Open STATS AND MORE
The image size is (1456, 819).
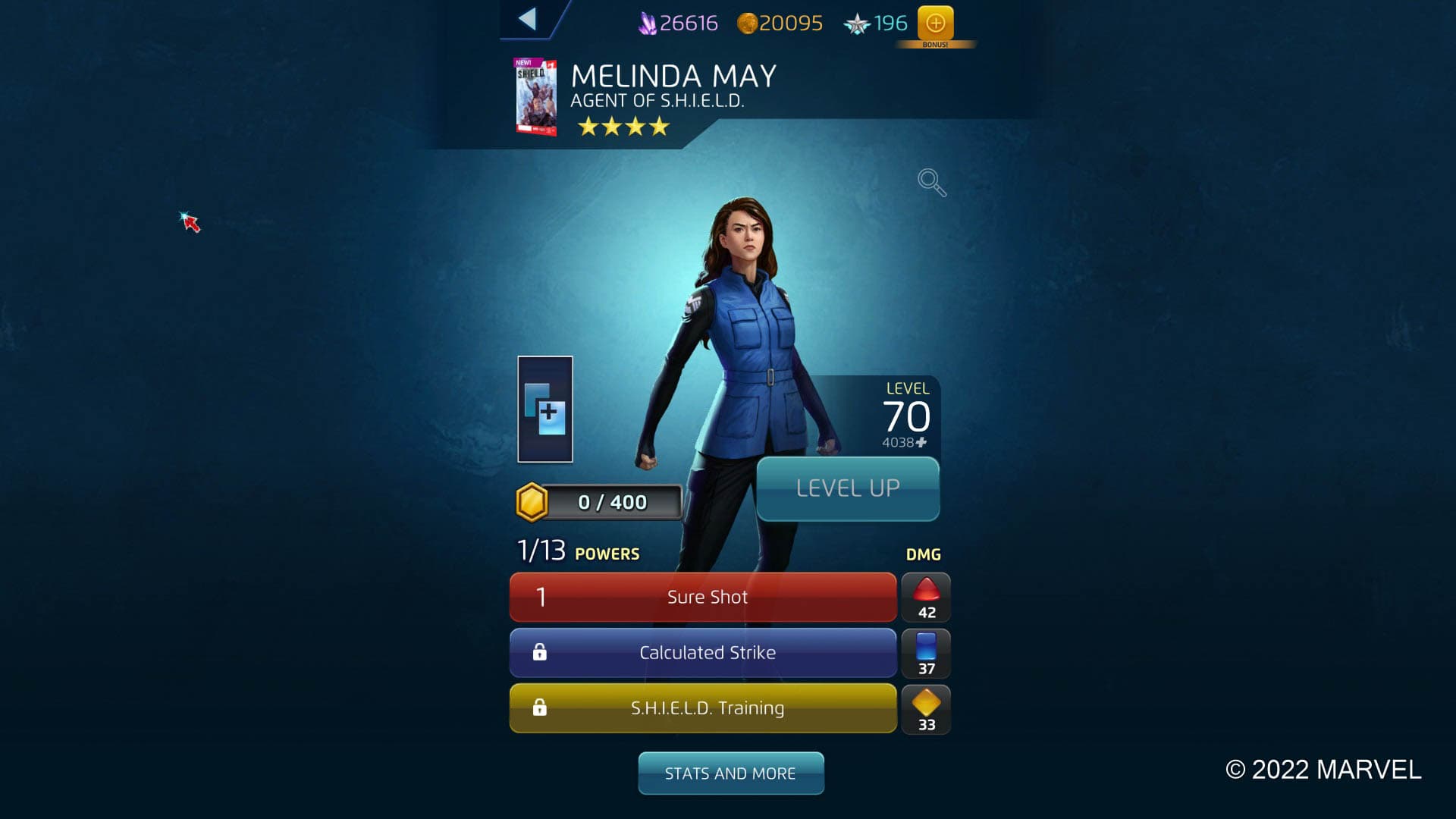click(x=730, y=773)
